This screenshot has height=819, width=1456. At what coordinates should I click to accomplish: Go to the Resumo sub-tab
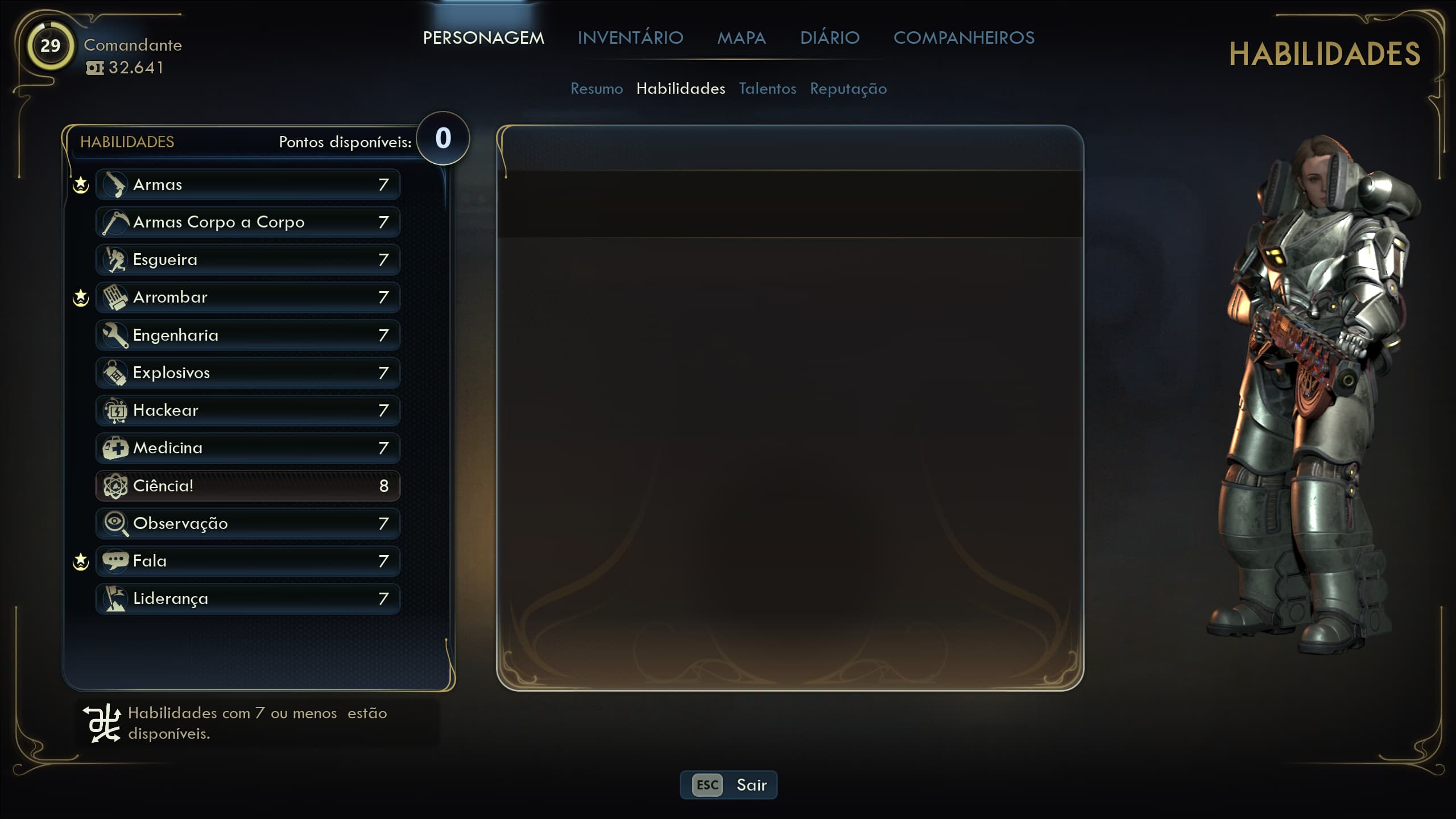pyautogui.click(x=597, y=89)
